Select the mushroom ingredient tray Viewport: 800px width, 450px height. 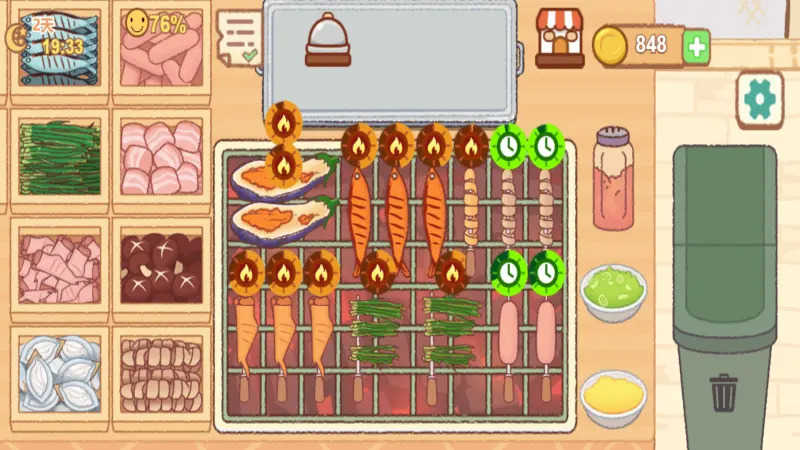pyautogui.click(x=160, y=268)
